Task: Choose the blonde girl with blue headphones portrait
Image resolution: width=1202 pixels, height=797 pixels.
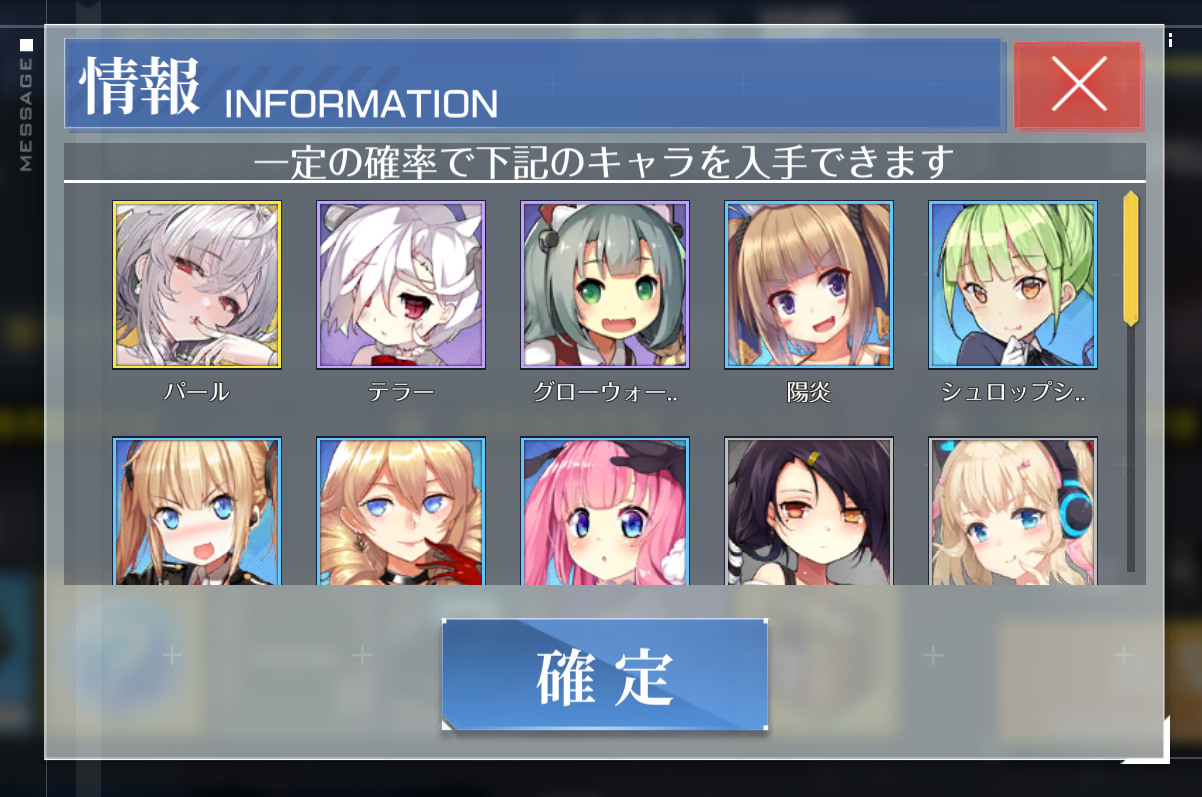Action: pyautogui.click(x=1013, y=511)
